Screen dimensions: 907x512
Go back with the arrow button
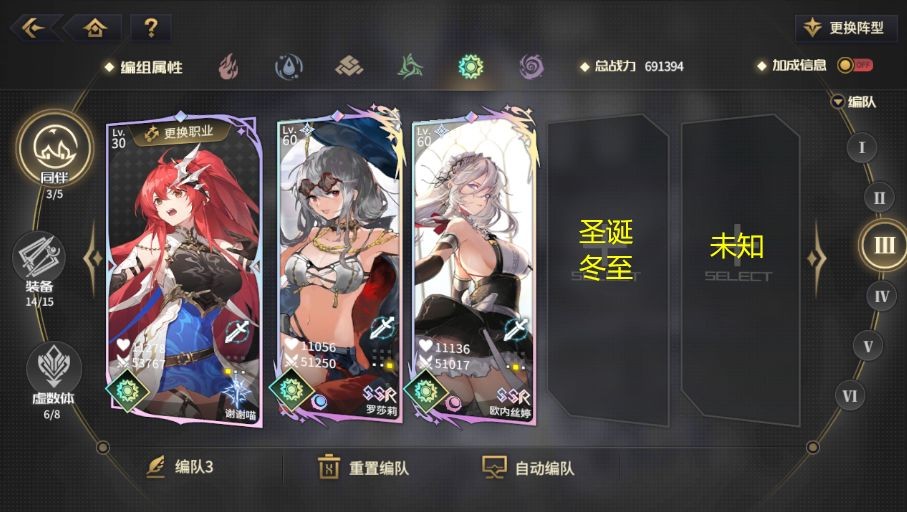point(33,27)
